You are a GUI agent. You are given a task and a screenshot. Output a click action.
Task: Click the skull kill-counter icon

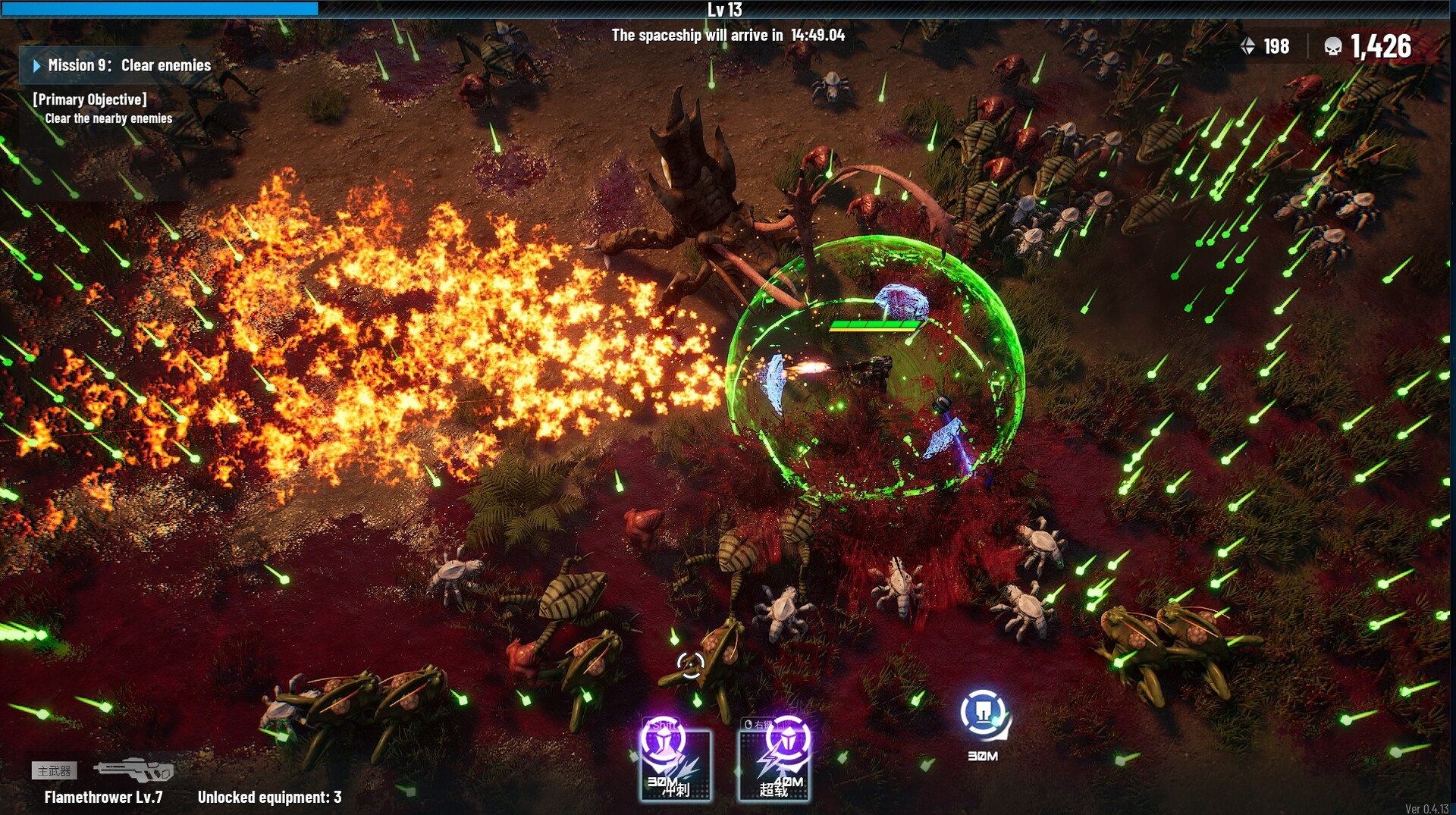coord(1334,46)
